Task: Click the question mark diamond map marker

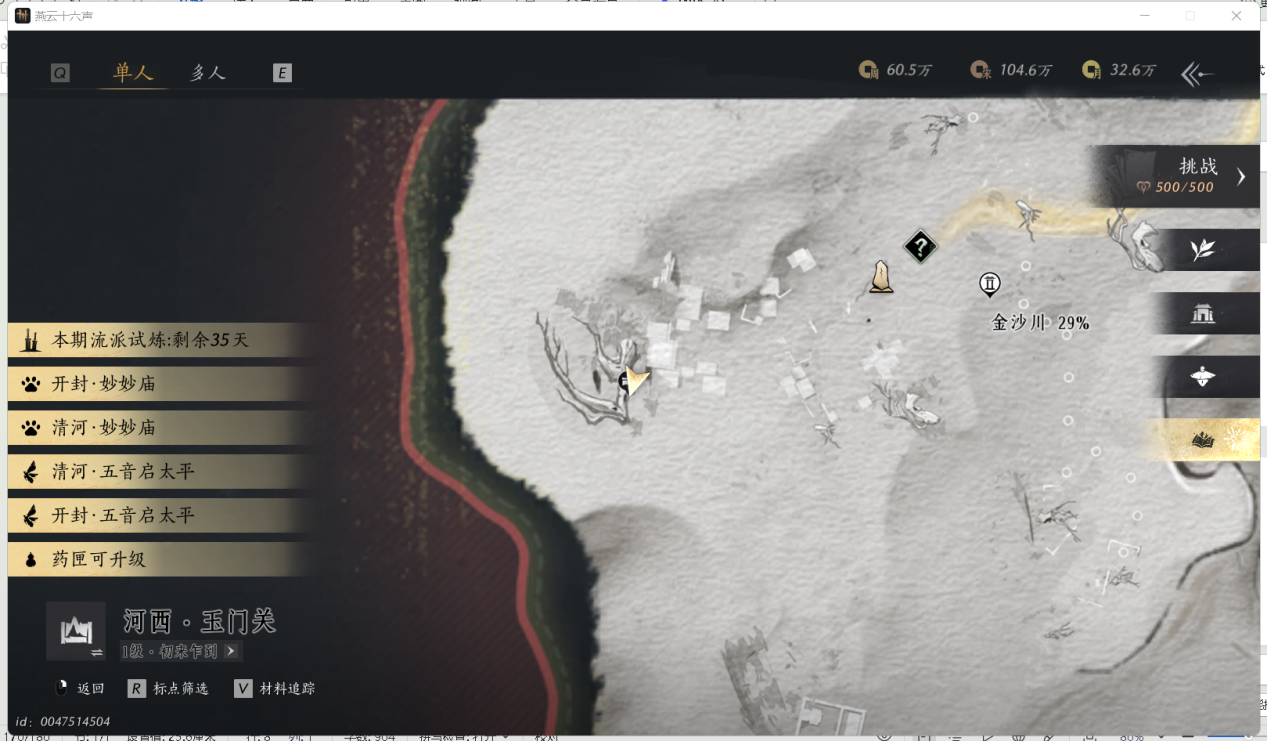Action: tap(920, 246)
